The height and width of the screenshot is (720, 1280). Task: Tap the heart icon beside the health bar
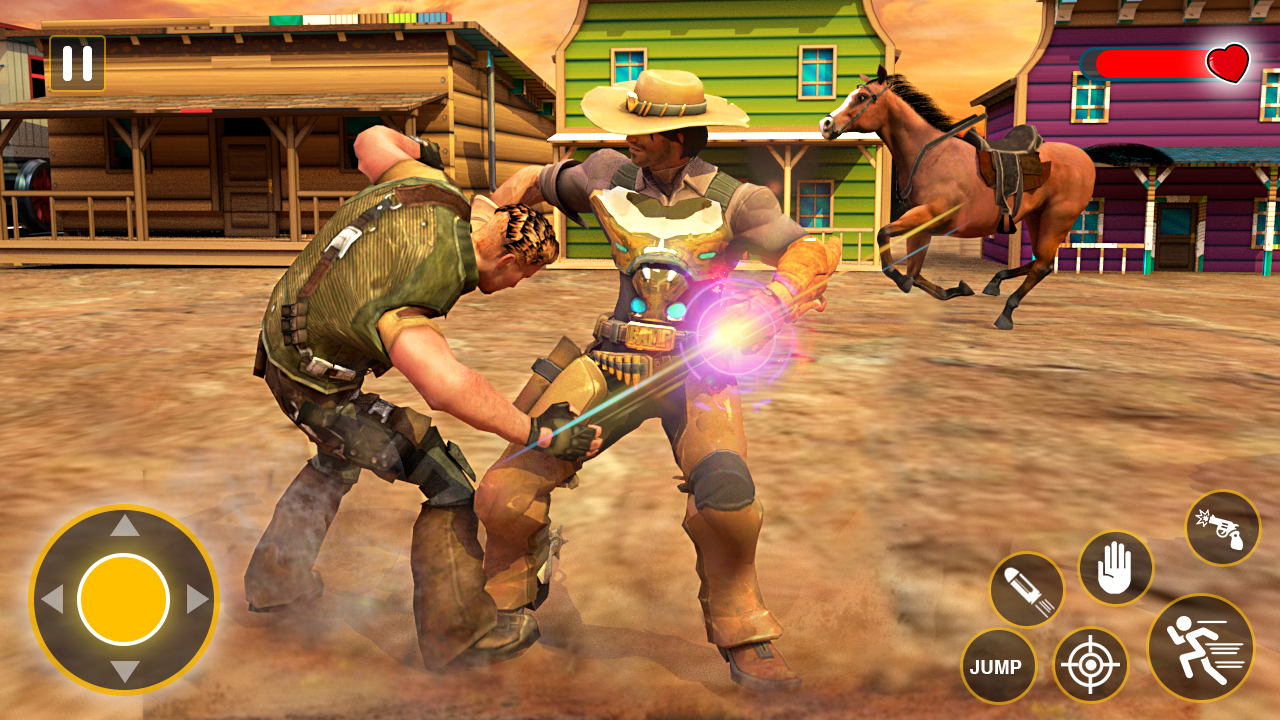pos(1228,65)
